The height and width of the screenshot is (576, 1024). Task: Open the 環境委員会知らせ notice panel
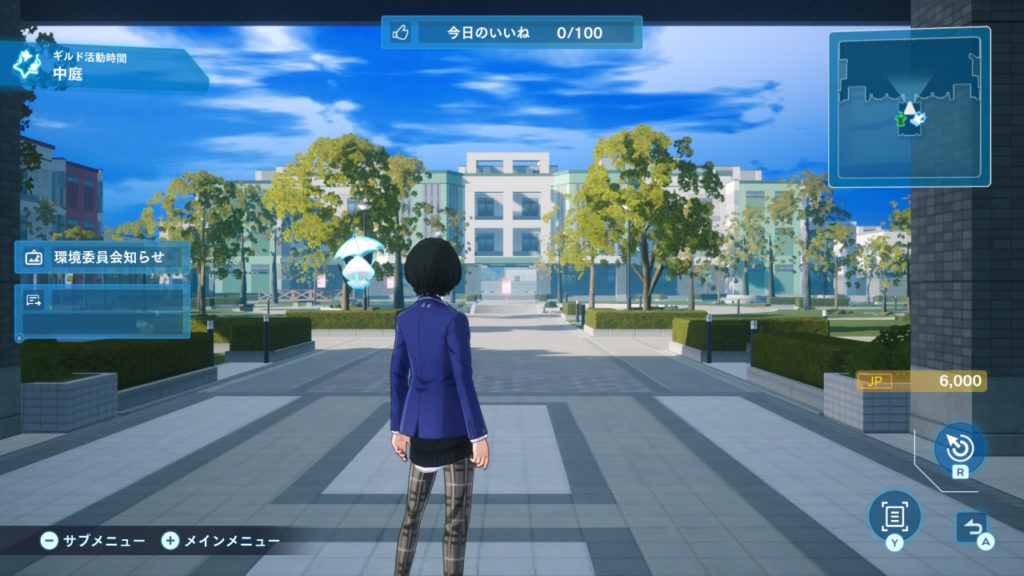pos(102,257)
